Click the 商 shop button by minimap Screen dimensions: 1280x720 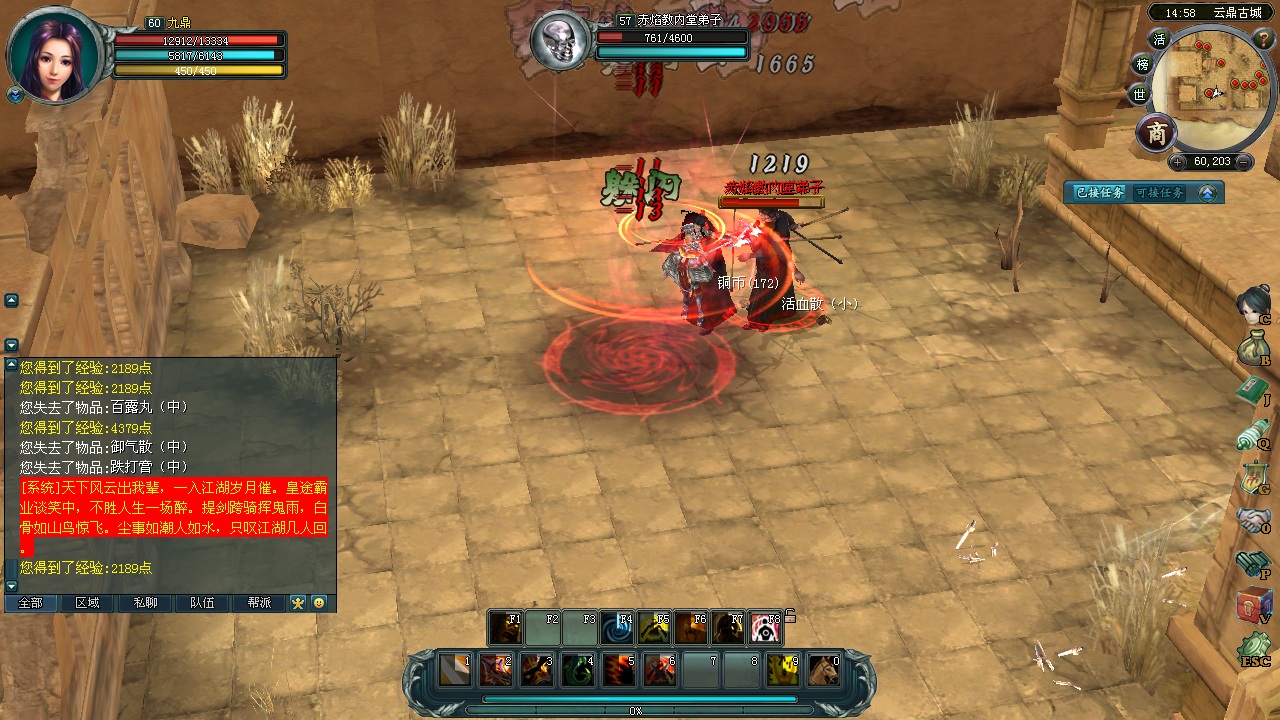1157,133
